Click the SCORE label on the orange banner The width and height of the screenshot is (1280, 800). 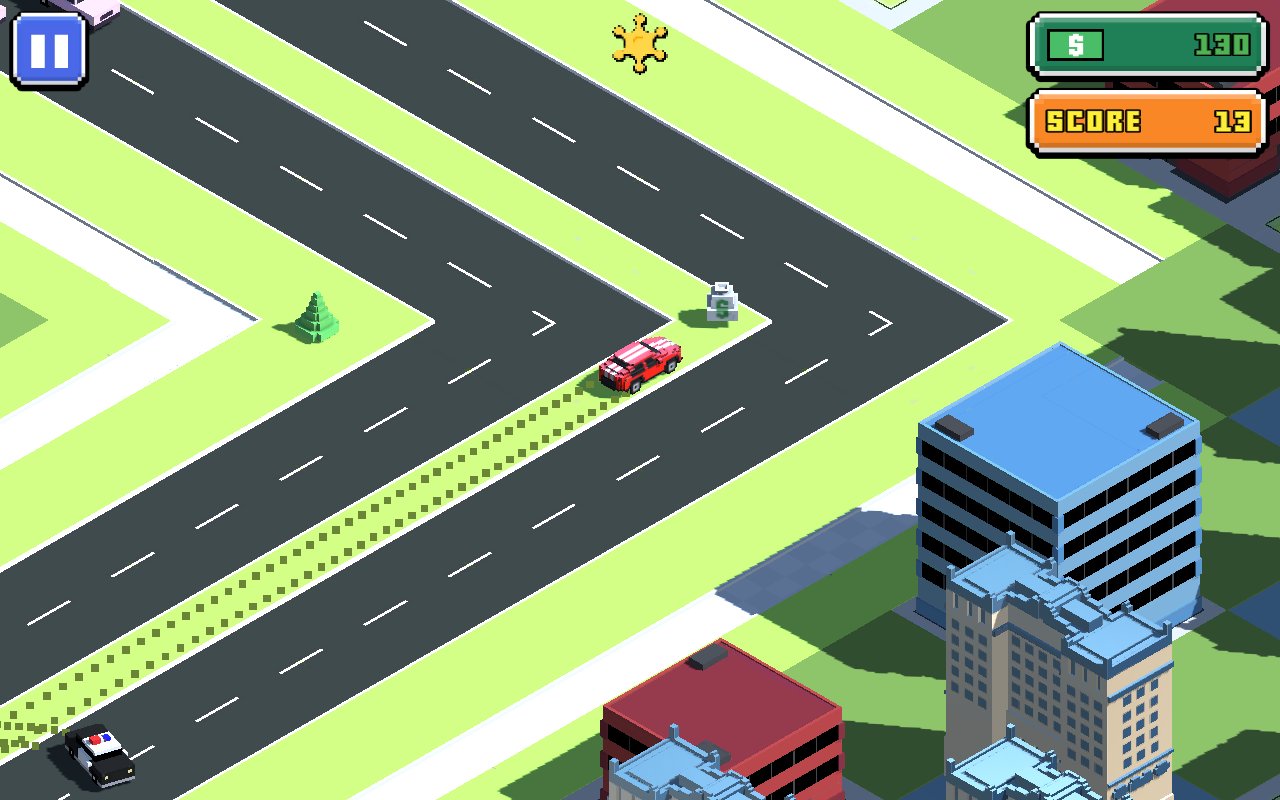click(1090, 120)
